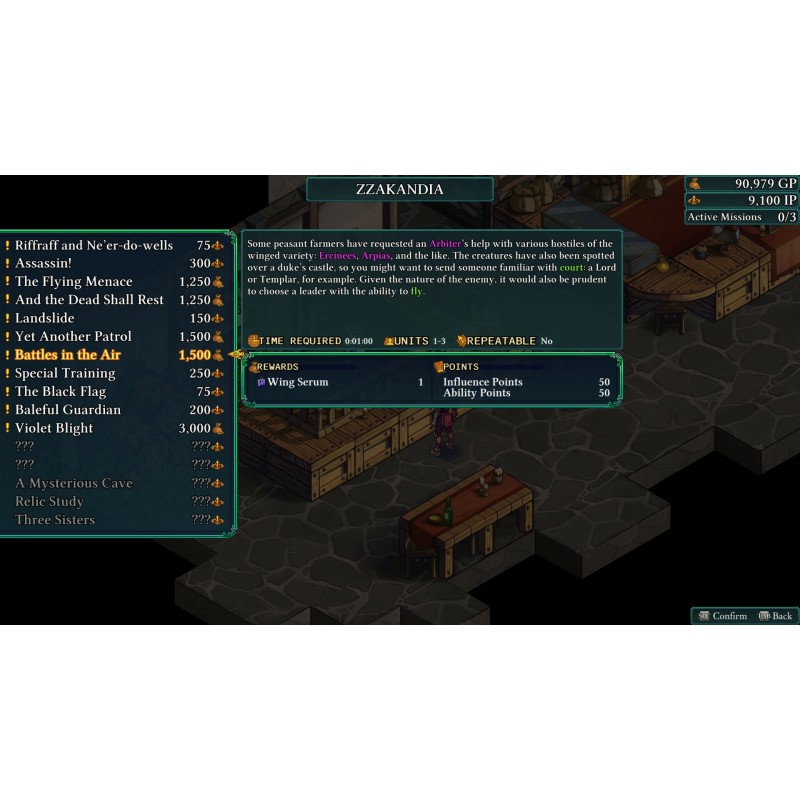Open The Flying Menace mission
Screen dimensions: 800x800
click(x=74, y=282)
